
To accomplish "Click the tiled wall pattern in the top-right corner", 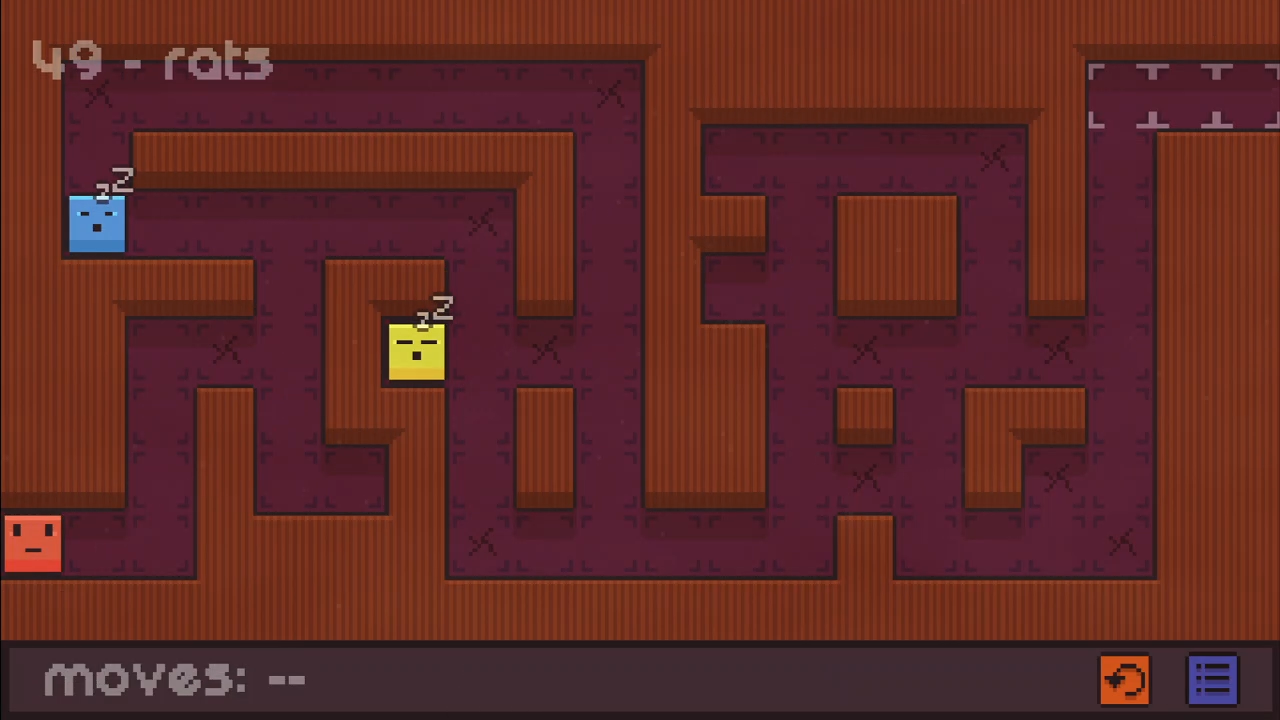I will click(1180, 95).
